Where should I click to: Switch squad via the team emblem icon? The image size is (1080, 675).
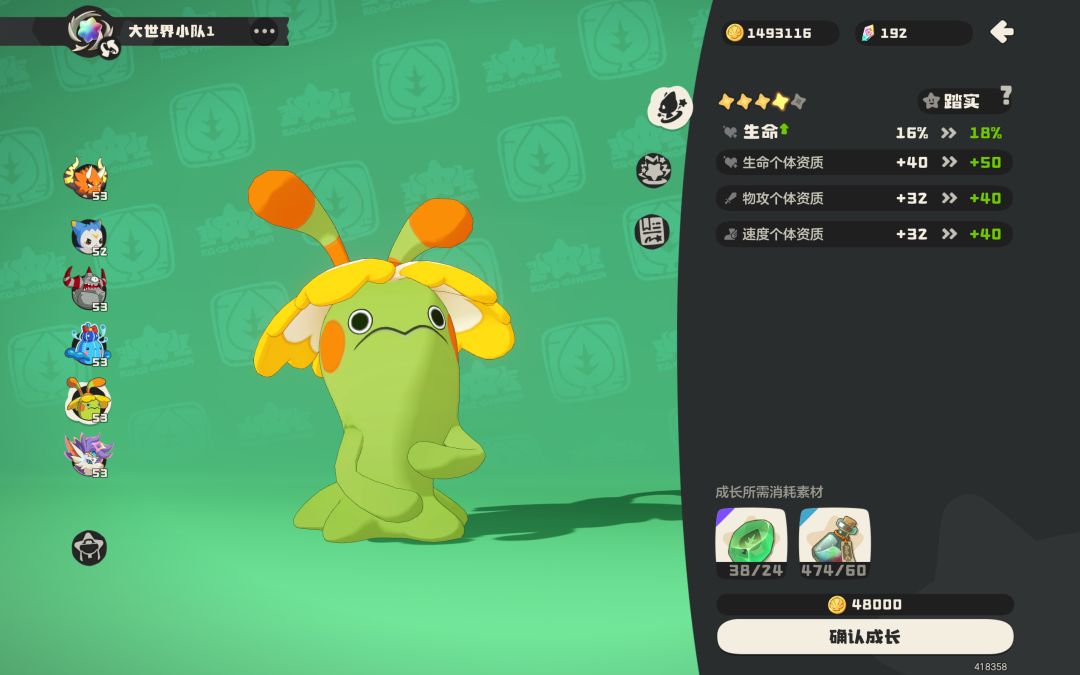(x=91, y=31)
